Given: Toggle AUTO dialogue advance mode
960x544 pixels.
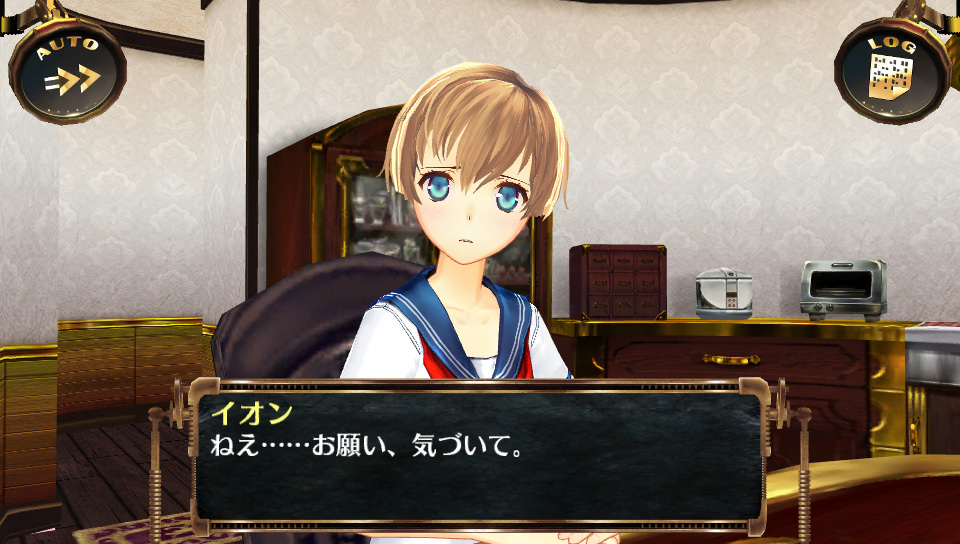Looking at the screenshot, I should 68,68.
